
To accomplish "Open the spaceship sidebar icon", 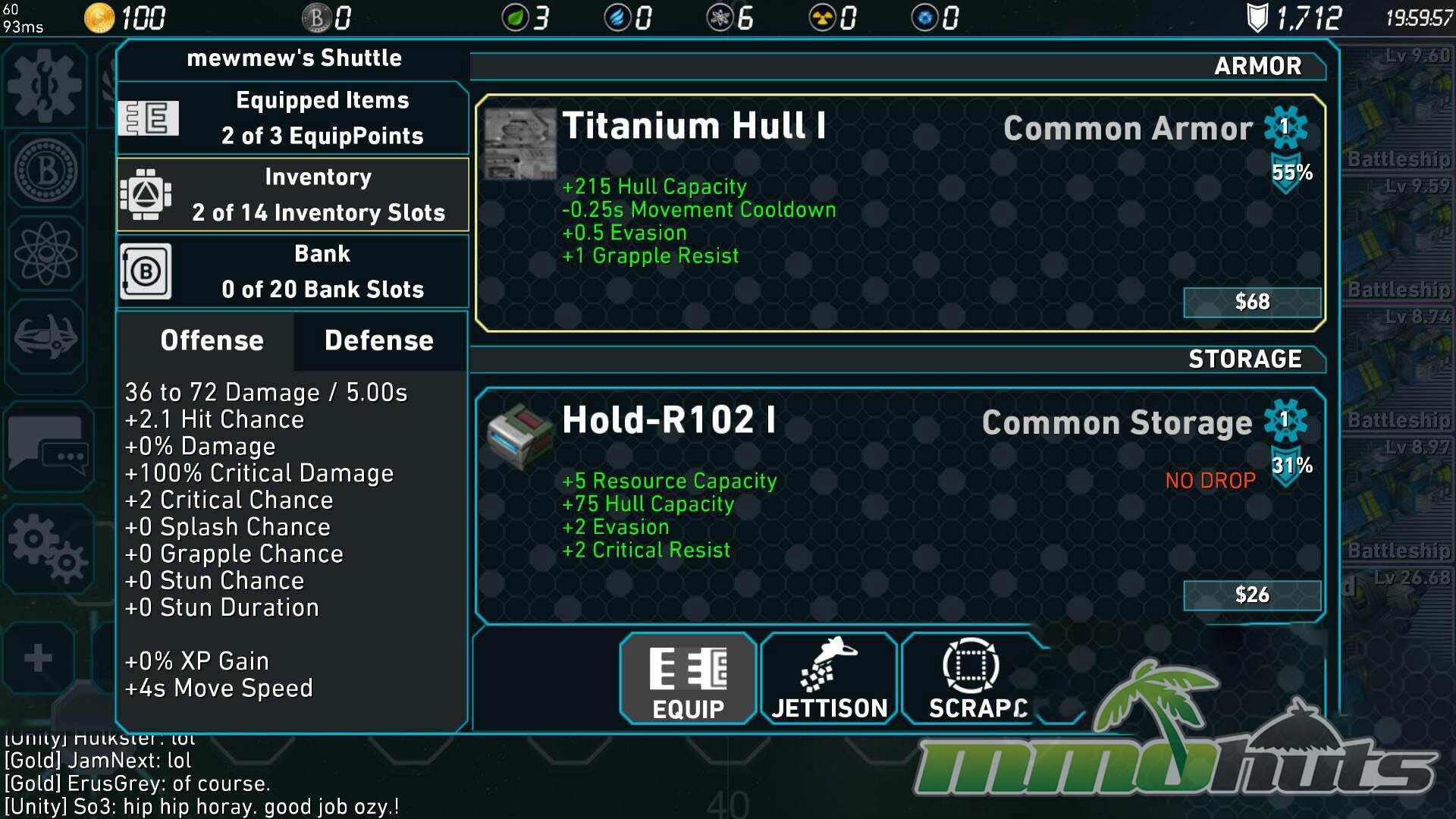I will (45, 335).
